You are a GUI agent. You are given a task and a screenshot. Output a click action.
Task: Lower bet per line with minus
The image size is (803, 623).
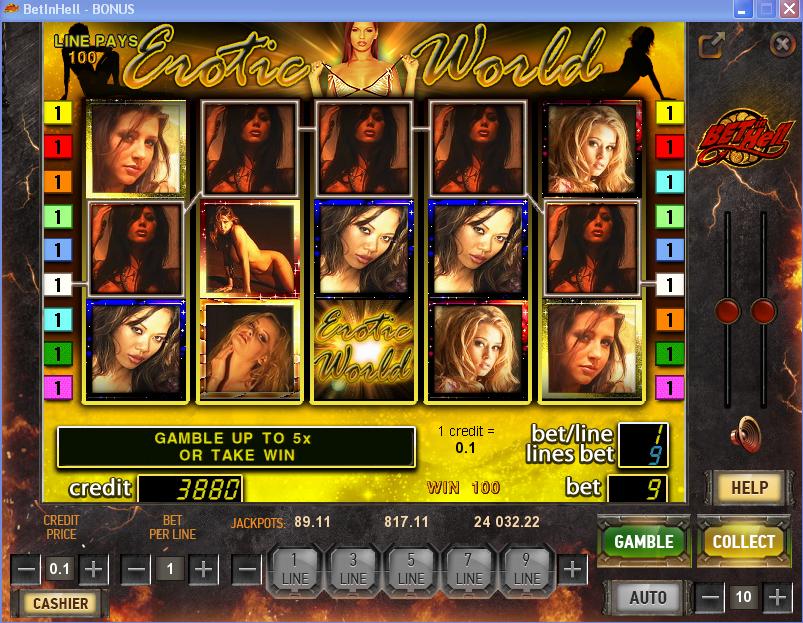pyautogui.click(x=137, y=569)
